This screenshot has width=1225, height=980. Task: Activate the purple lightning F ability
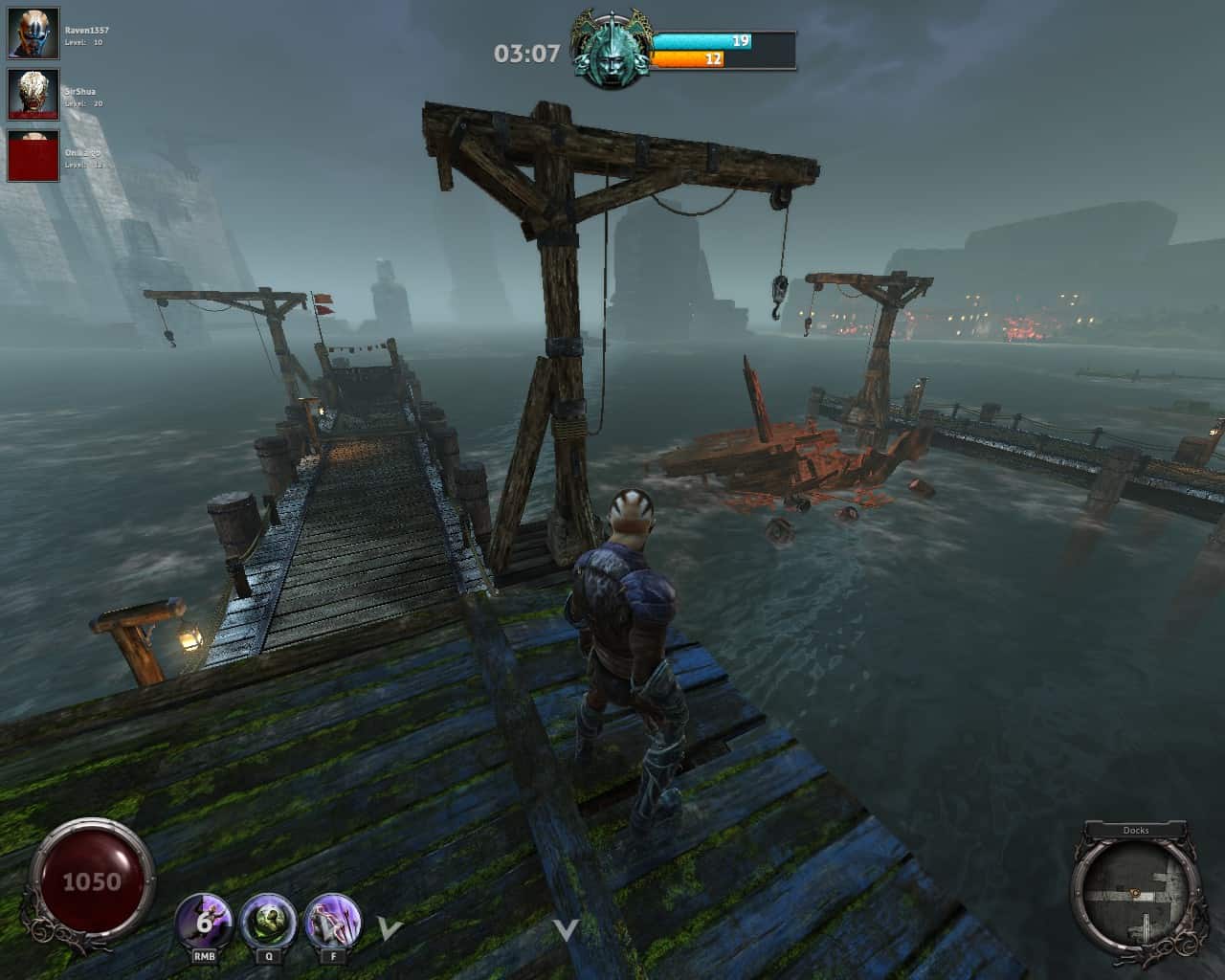click(x=332, y=922)
